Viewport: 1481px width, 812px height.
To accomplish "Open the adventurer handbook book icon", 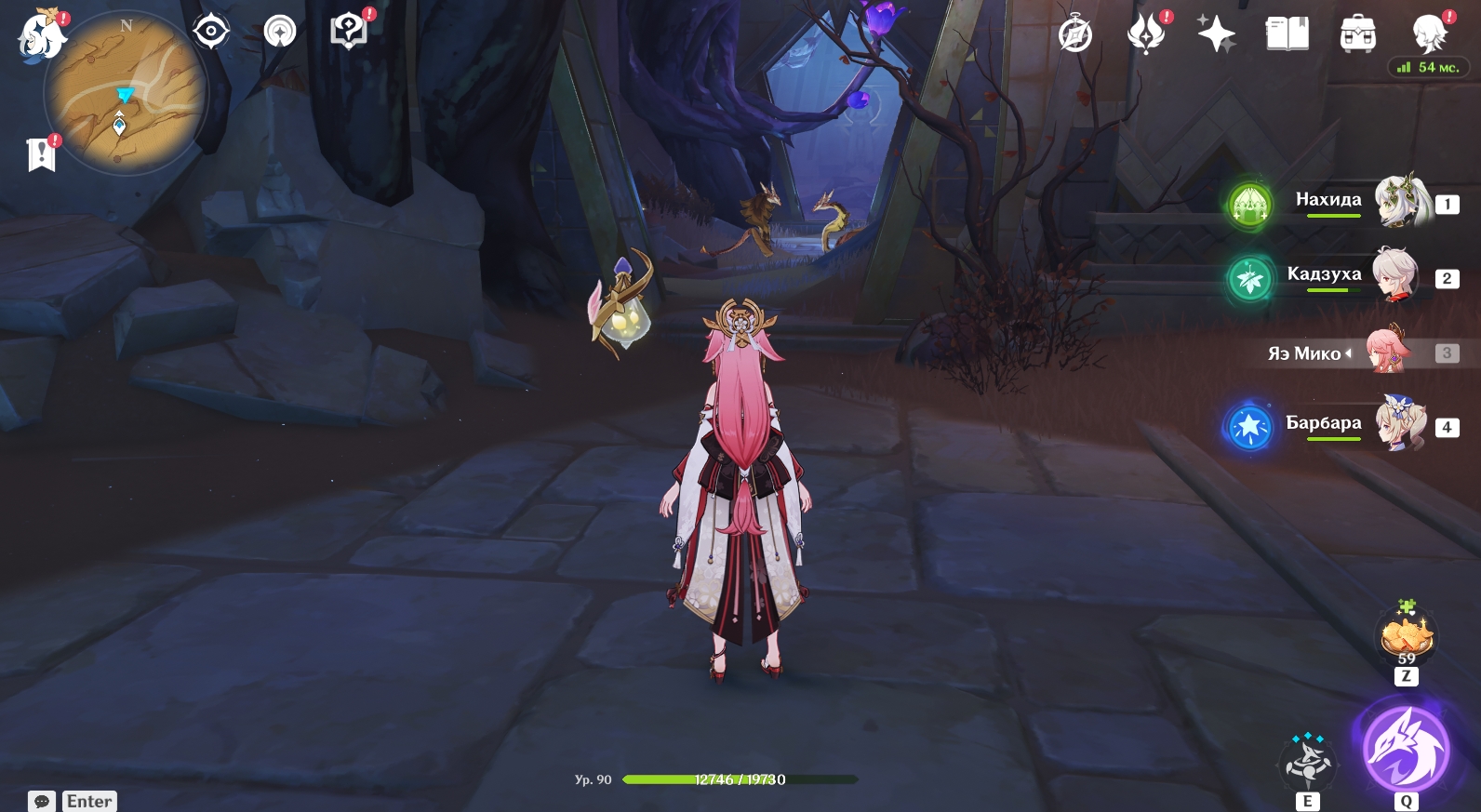I will [x=1287, y=34].
